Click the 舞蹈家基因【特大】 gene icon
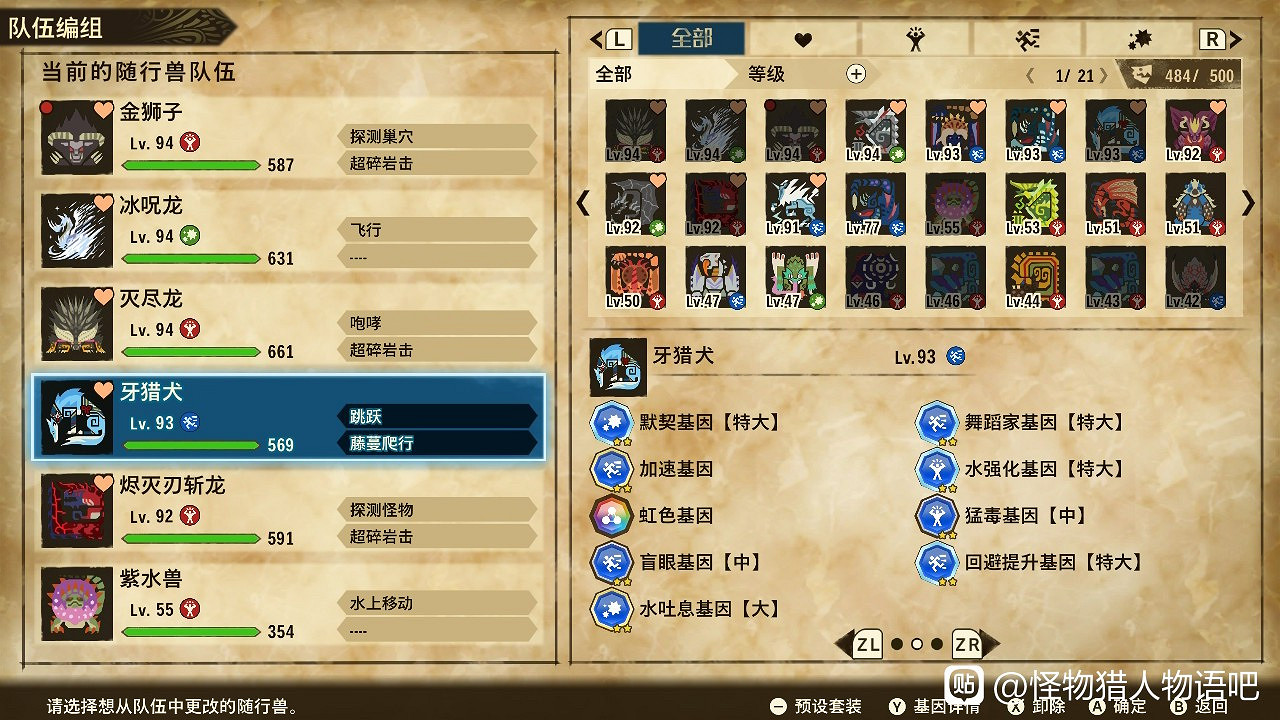Viewport: 1280px width, 720px height. [x=938, y=422]
